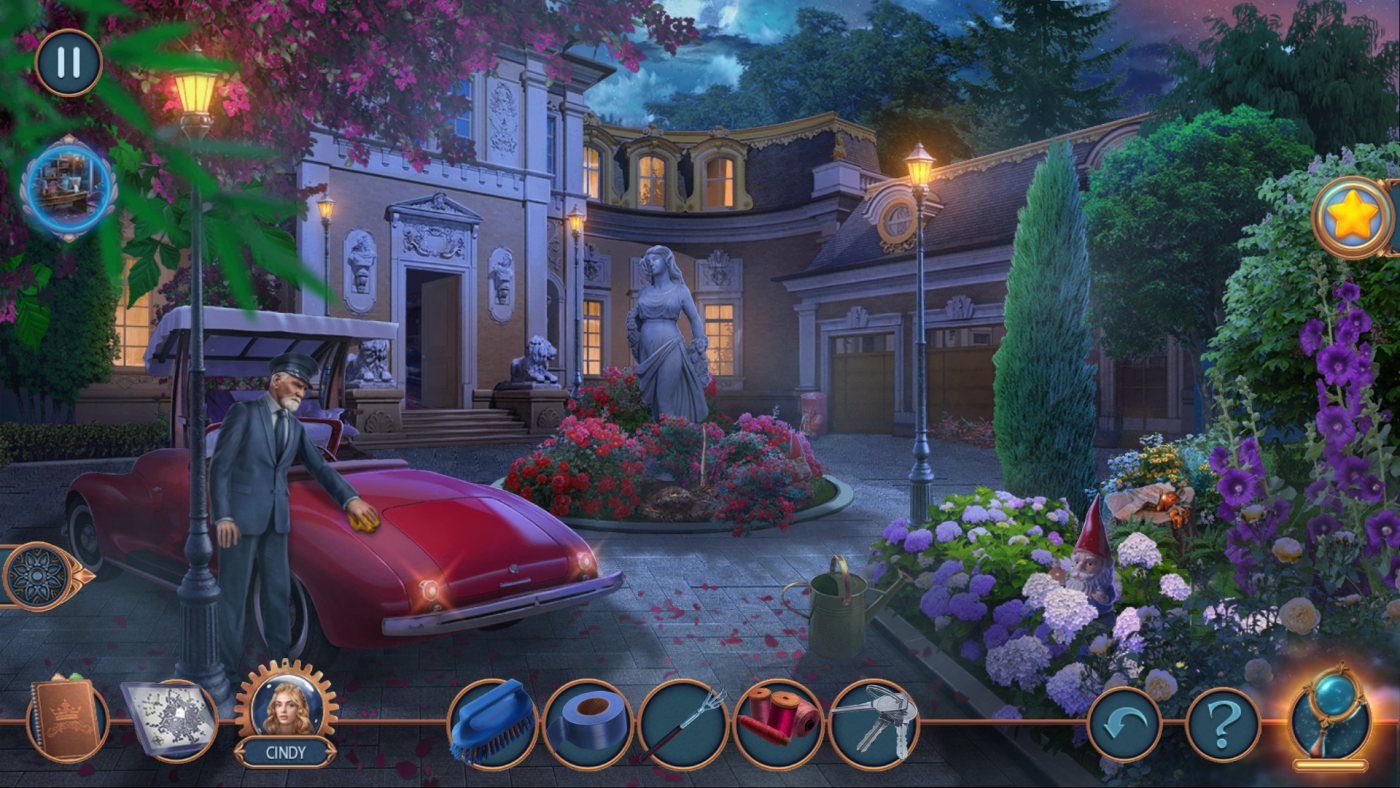Show the map
Screen dimensions: 1400x788
point(168,717)
